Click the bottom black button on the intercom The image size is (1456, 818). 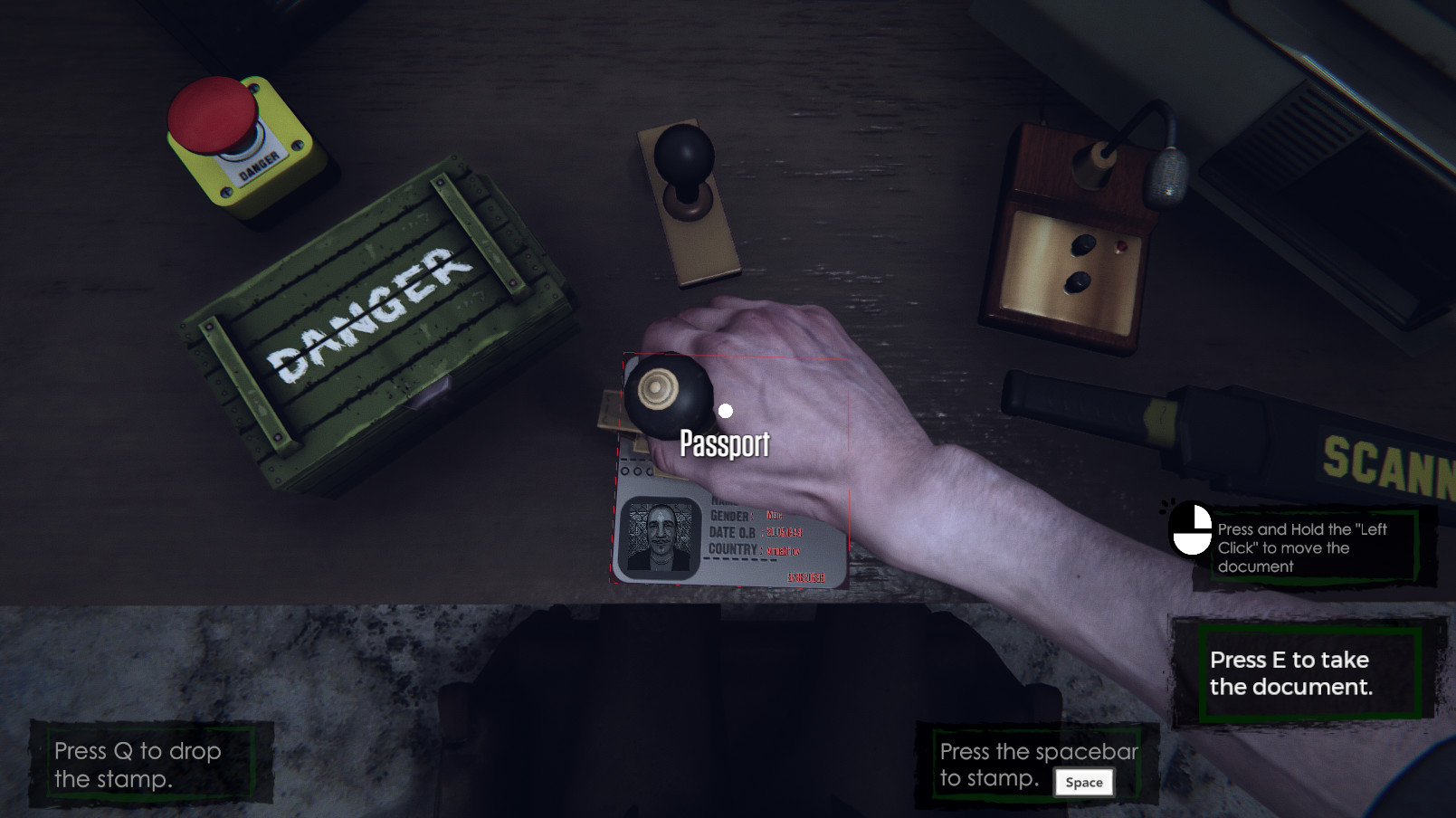click(x=1079, y=281)
